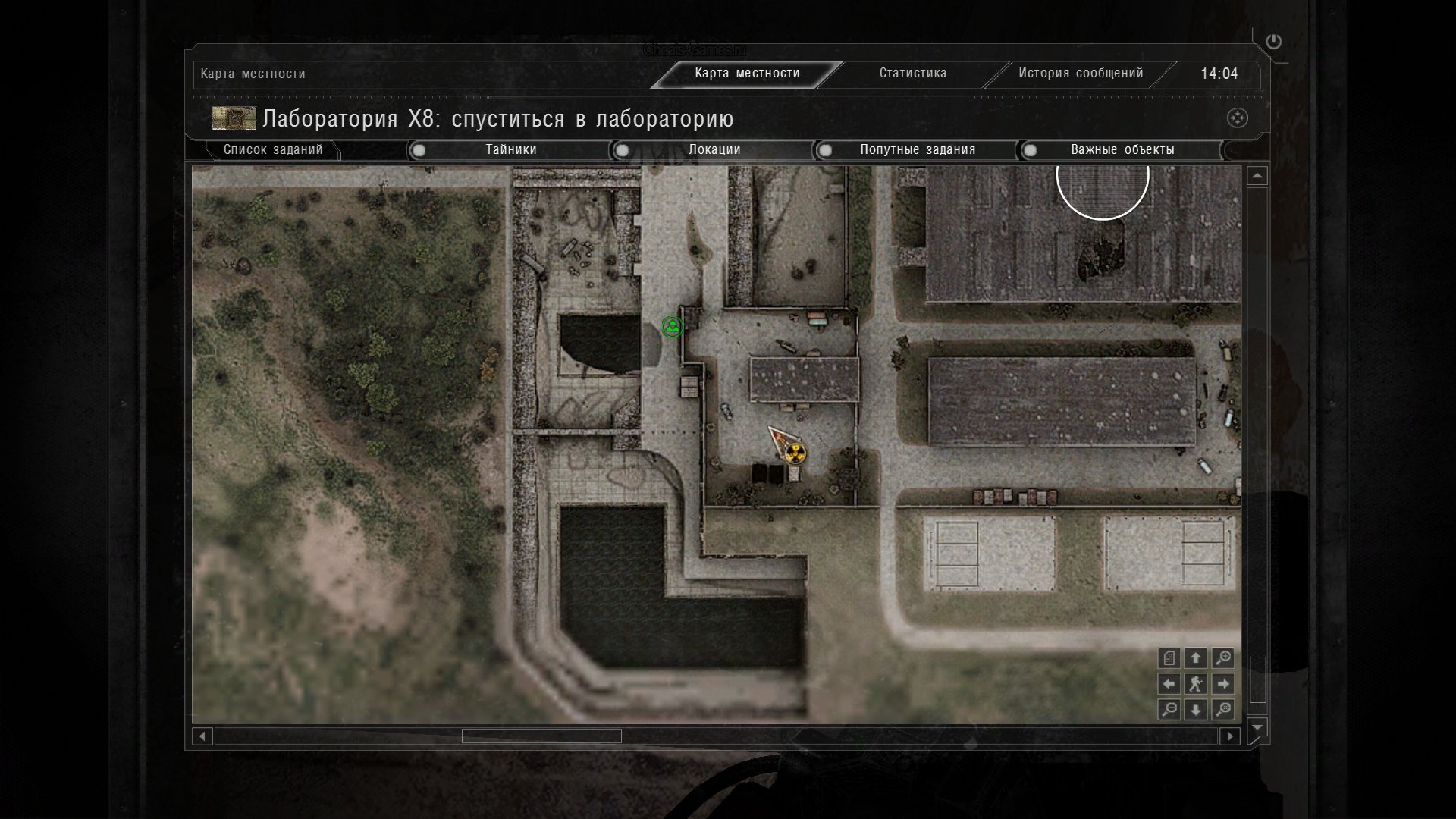Viewport: 1456px width, 819px height.
Task: Pan the map left with the arrow button
Action: 1169,684
